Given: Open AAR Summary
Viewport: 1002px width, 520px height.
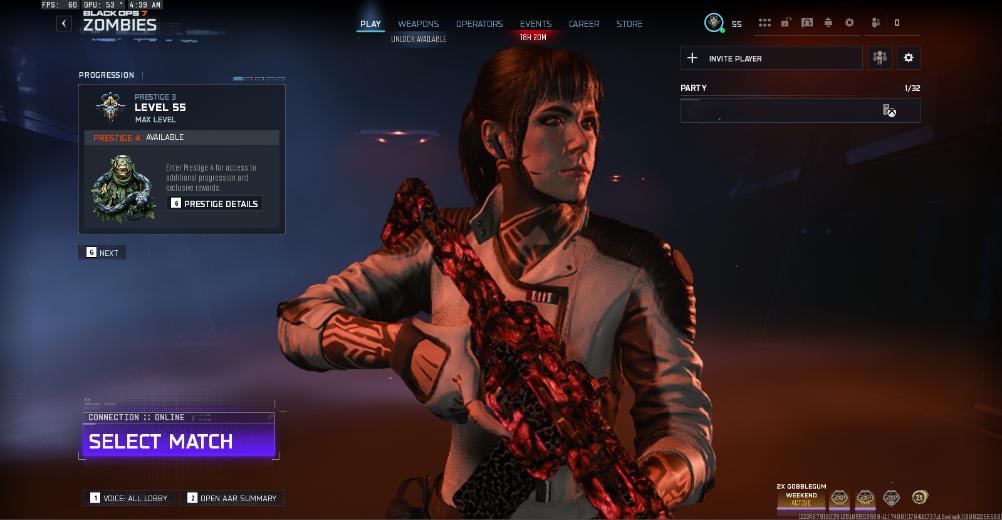Looking at the screenshot, I should (x=231, y=498).
